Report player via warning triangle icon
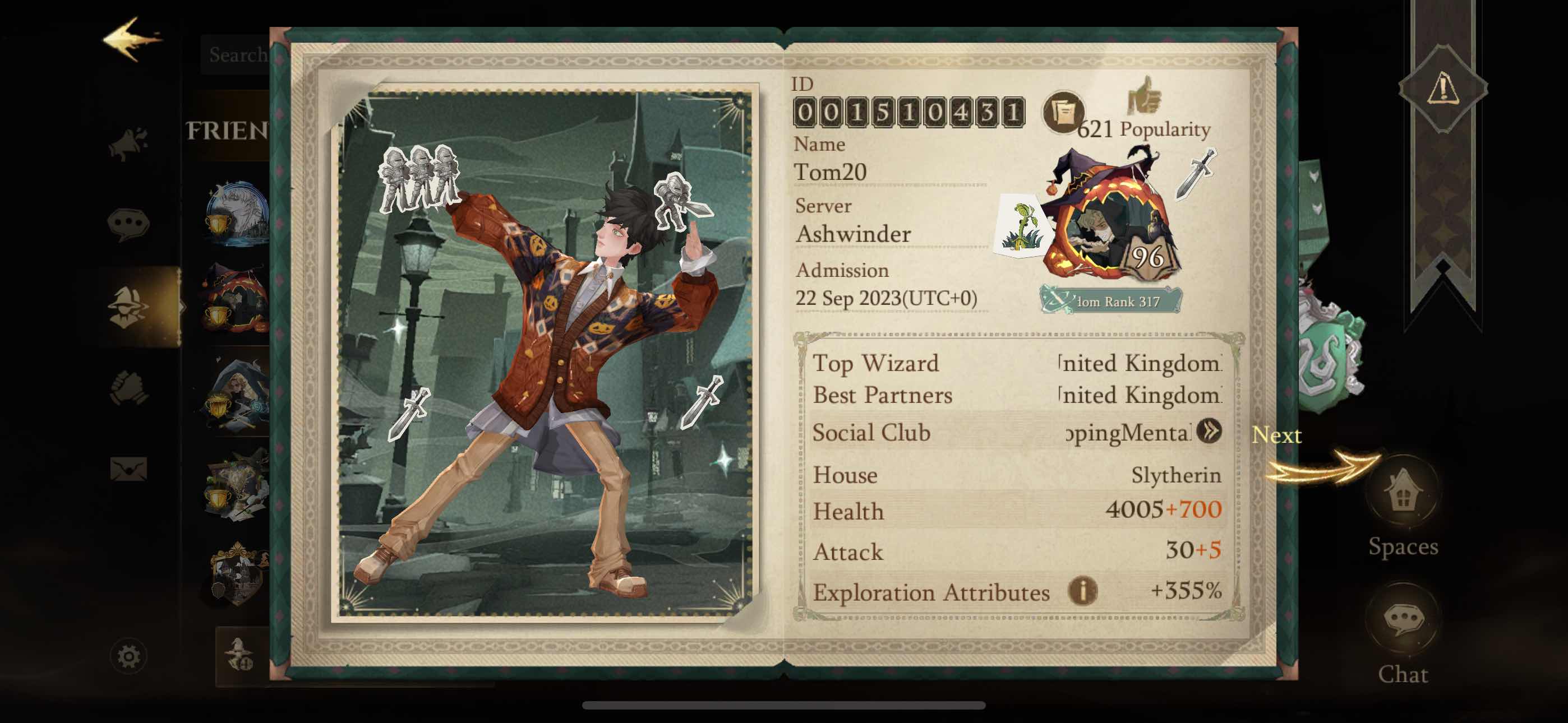 [1442, 89]
